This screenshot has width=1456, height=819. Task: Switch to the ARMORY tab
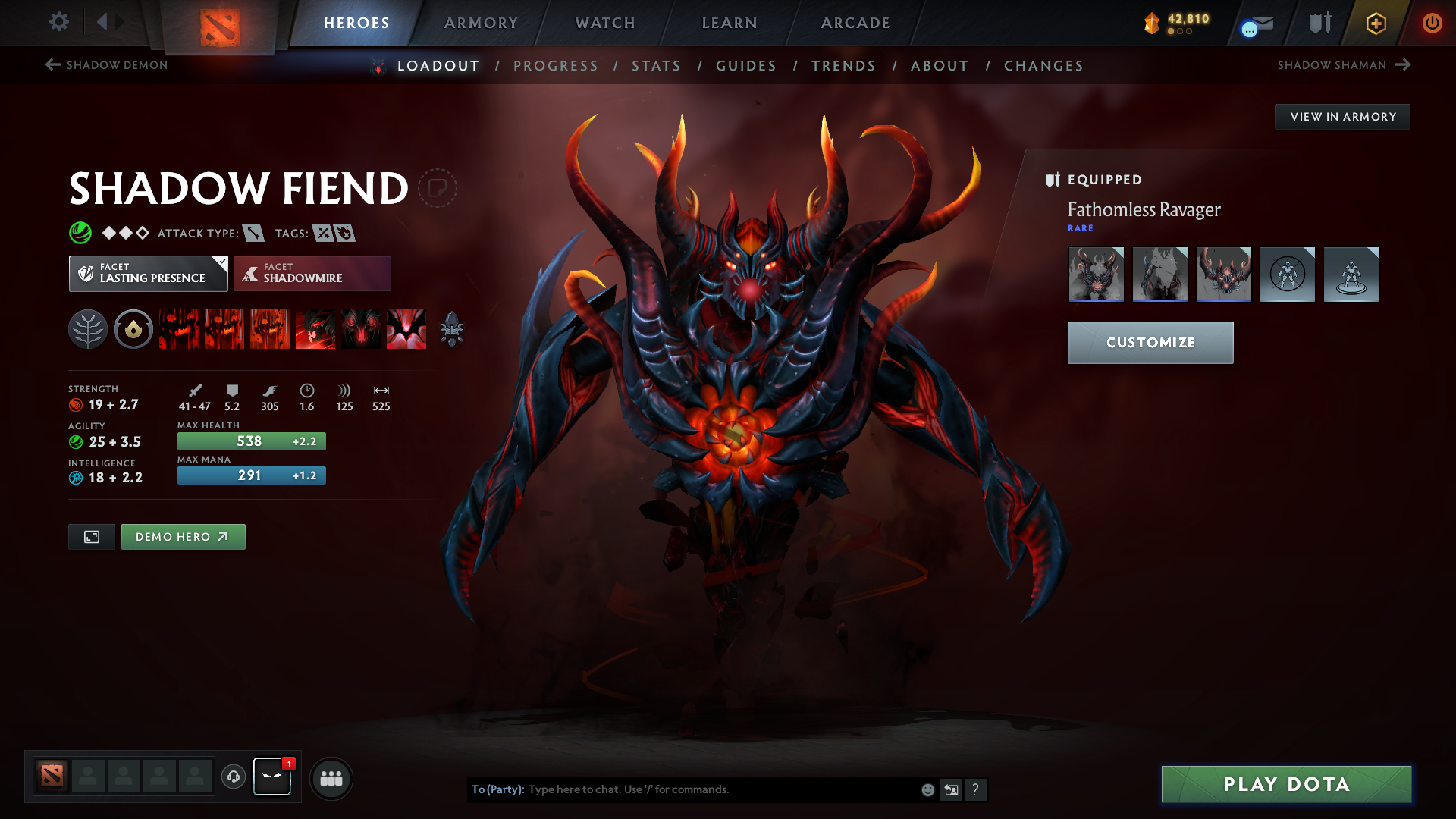pos(480,23)
